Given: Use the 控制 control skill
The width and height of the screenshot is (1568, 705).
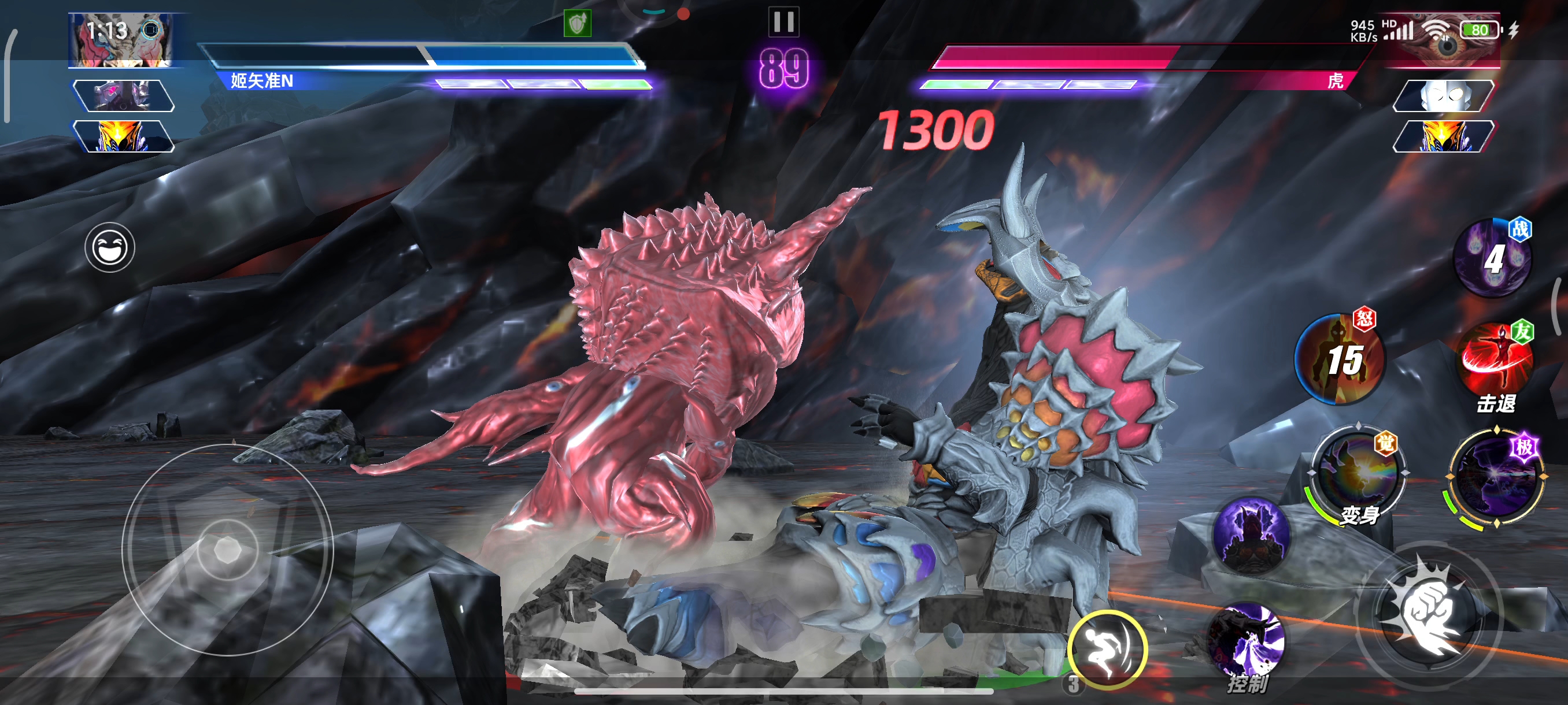Looking at the screenshot, I should 1247,645.
